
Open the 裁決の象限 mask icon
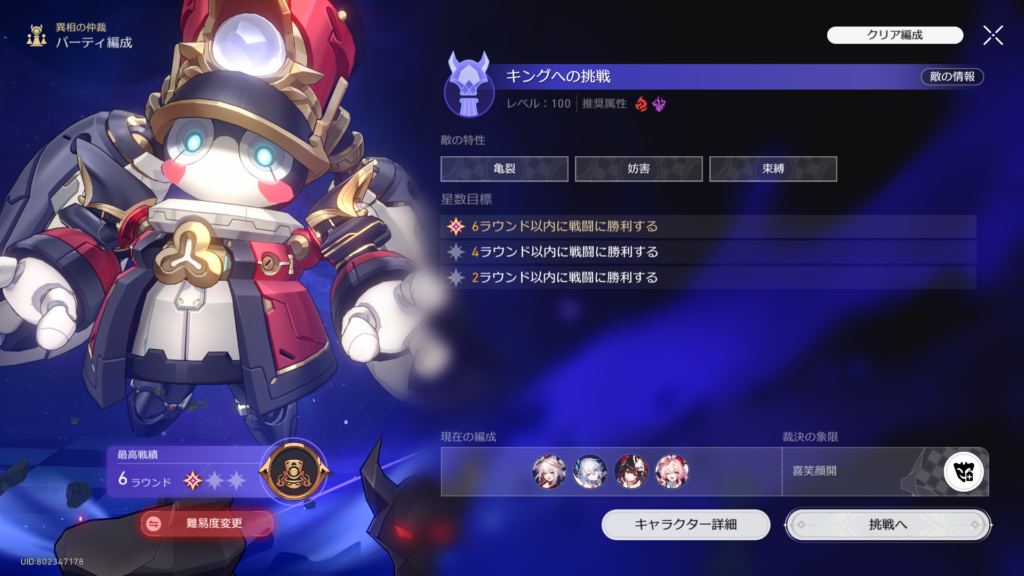click(x=964, y=472)
